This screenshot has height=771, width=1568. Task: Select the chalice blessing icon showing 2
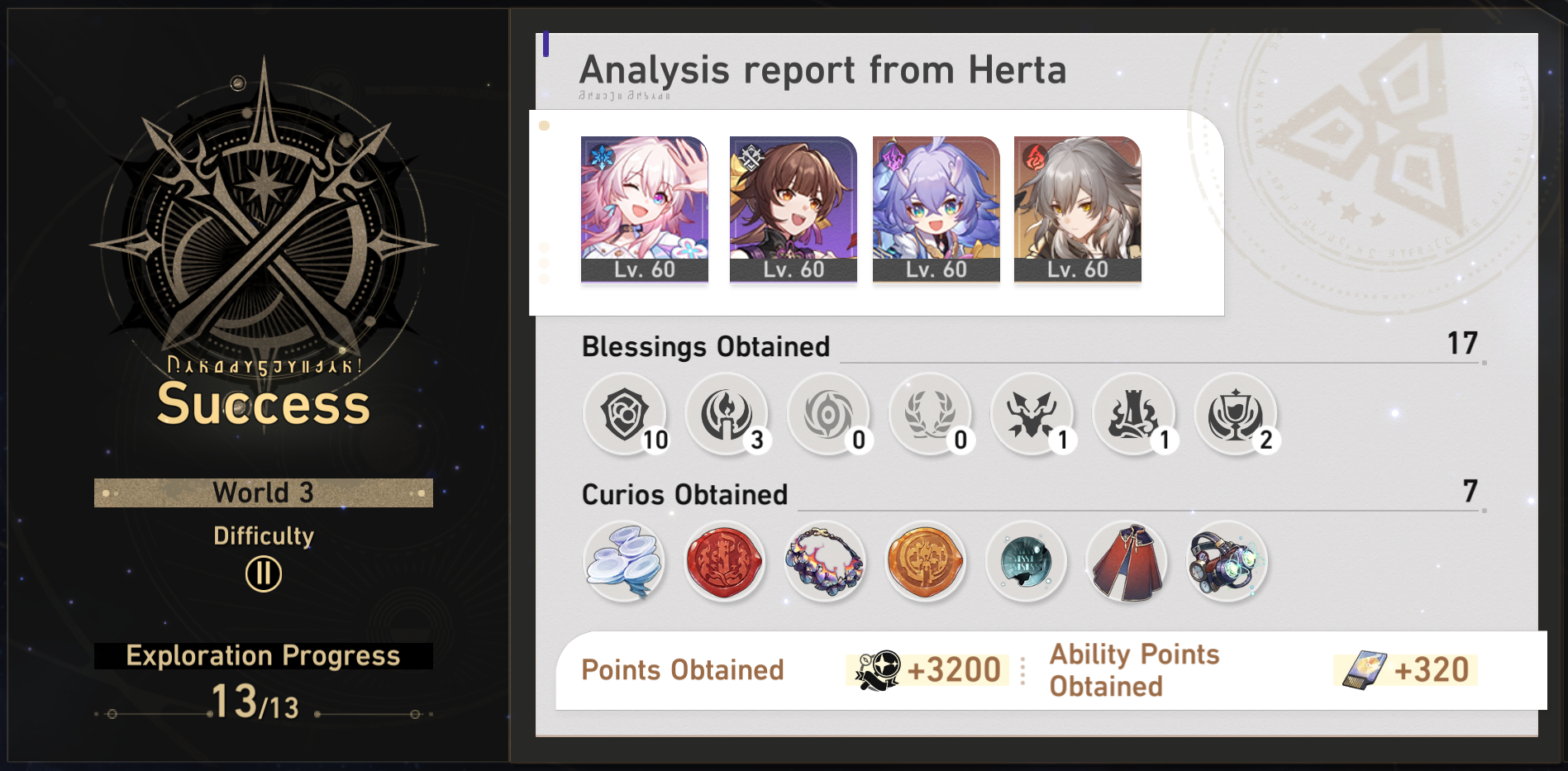pyautogui.click(x=1236, y=415)
